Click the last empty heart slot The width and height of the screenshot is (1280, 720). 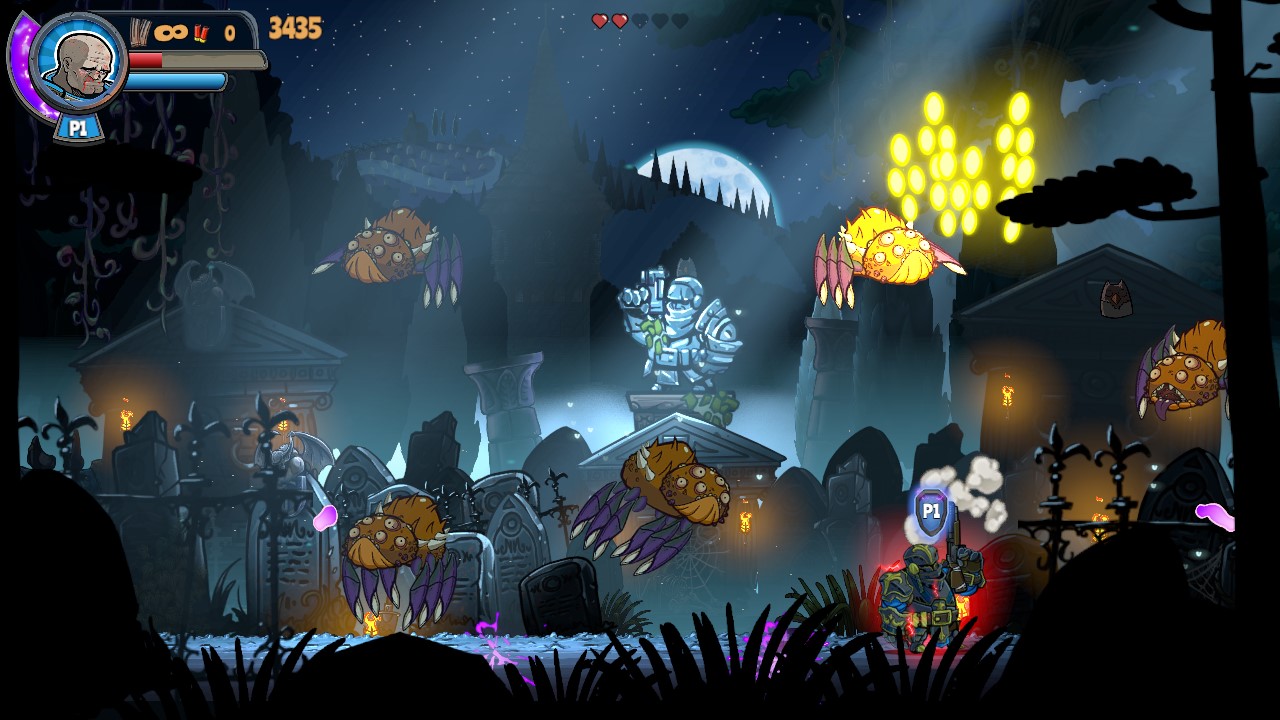click(x=680, y=20)
